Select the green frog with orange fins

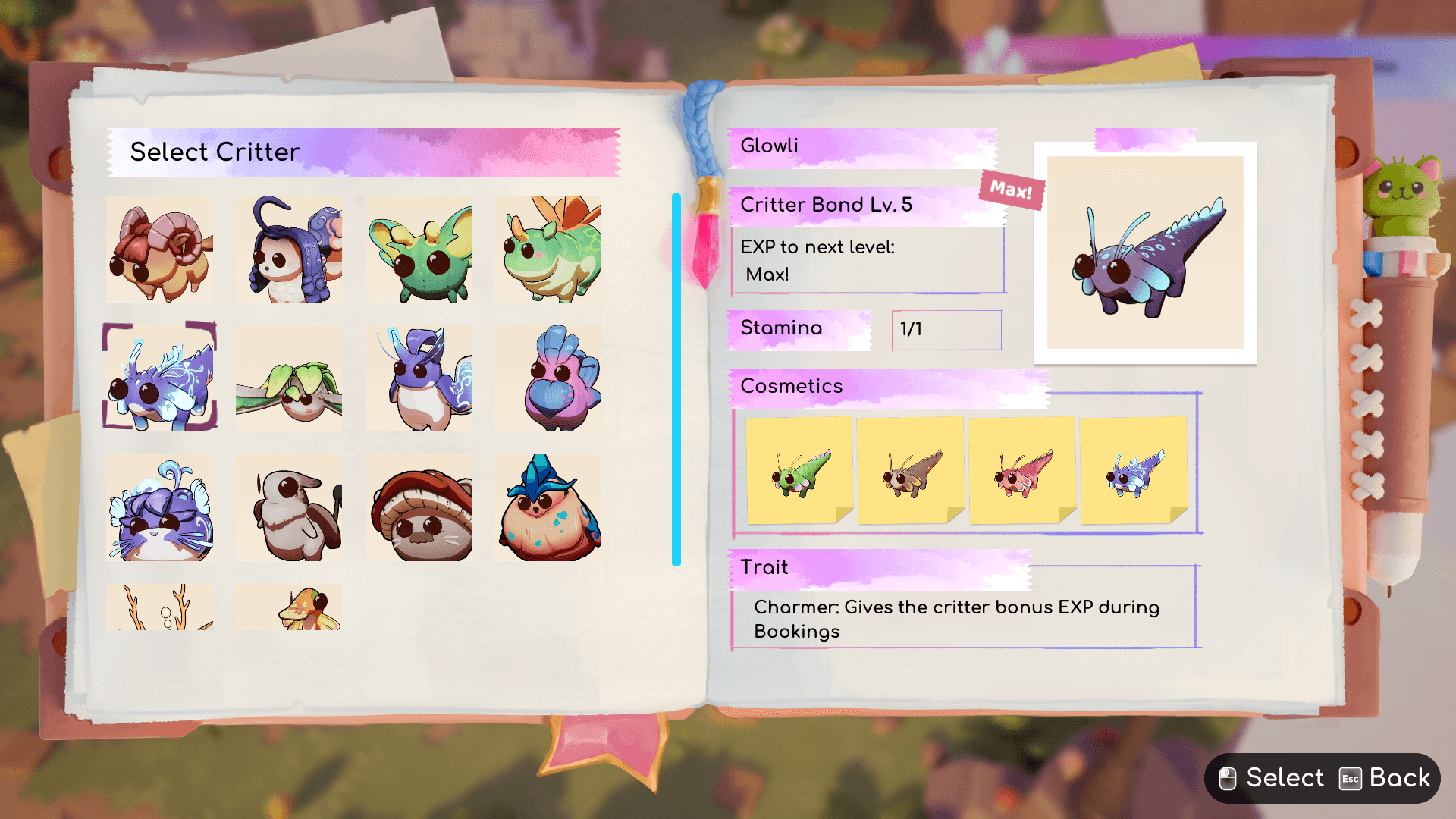pyautogui.click(x=548, y=249)
